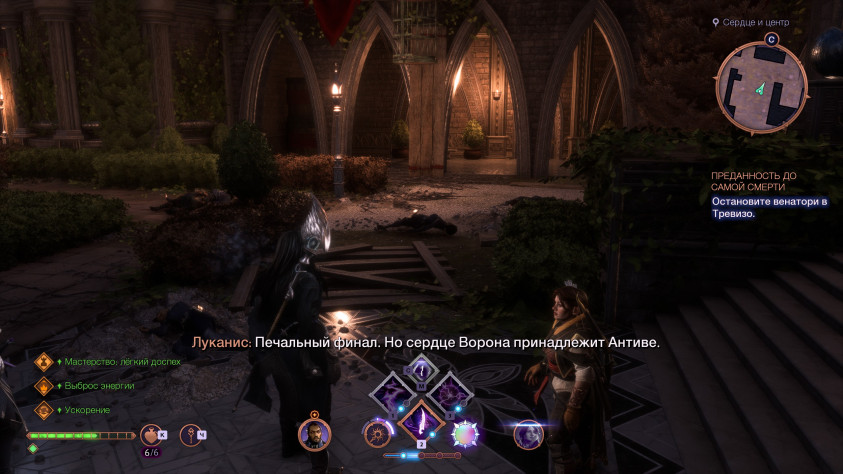
Task: Use the healing potion icon
Action: (x=152, y=434)
